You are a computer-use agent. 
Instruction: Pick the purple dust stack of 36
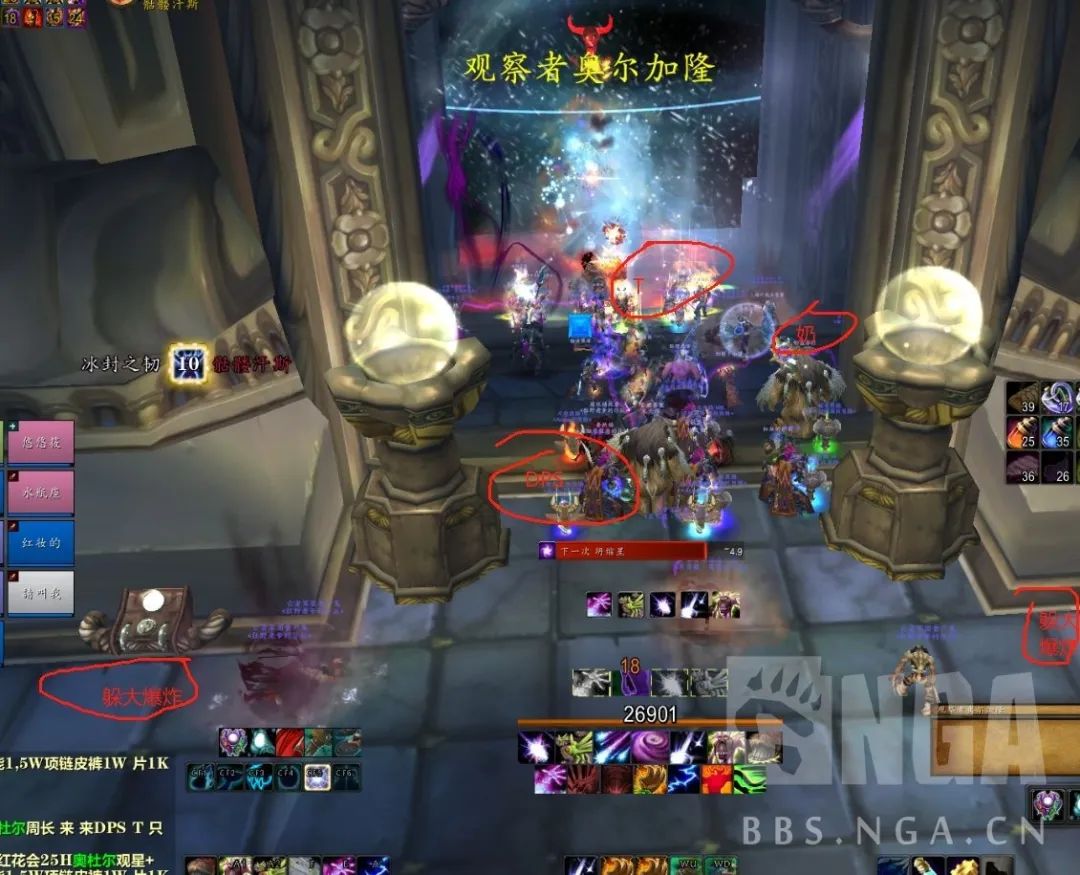point(1022,467)
